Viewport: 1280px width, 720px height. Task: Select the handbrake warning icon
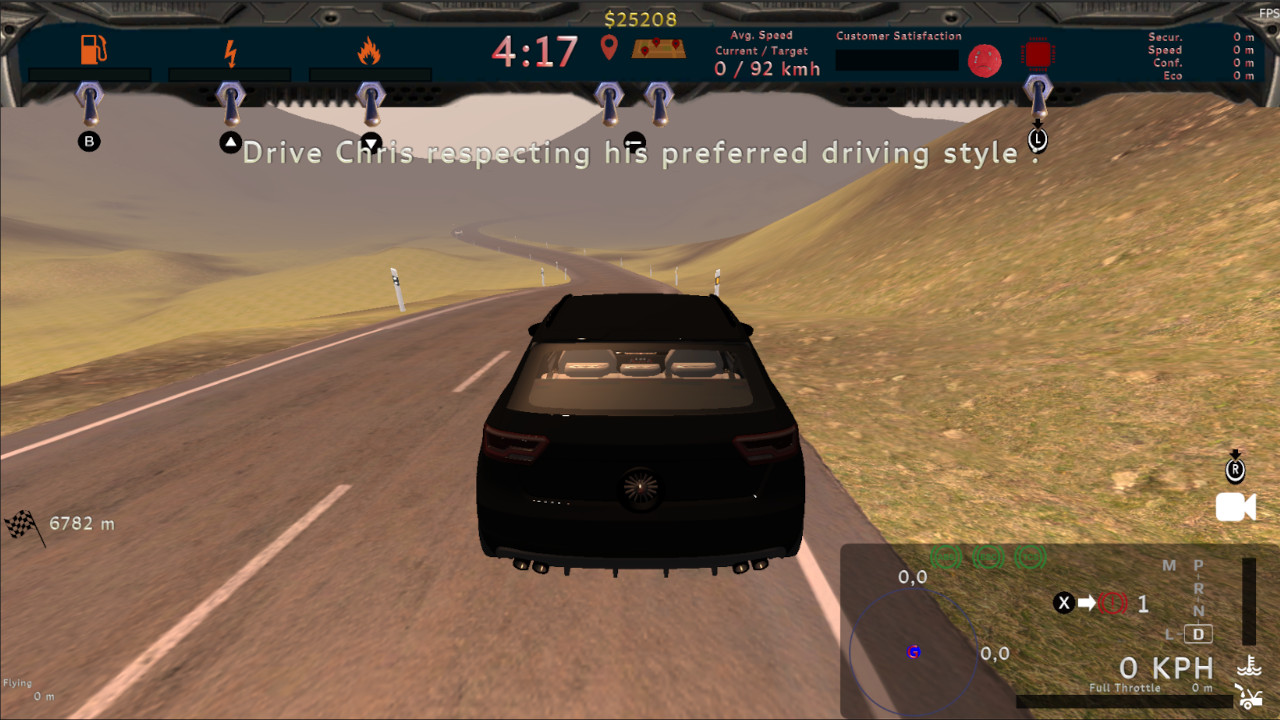click(1112, 604)
